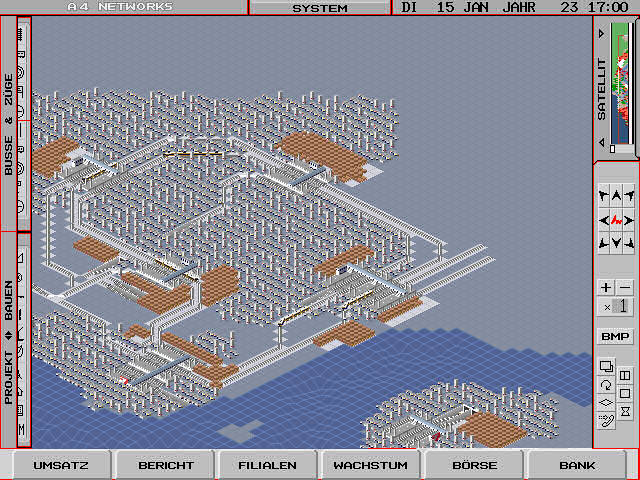Click the rotate view arrow icon
The image size is (640, 480).
[x=605, y=385]
